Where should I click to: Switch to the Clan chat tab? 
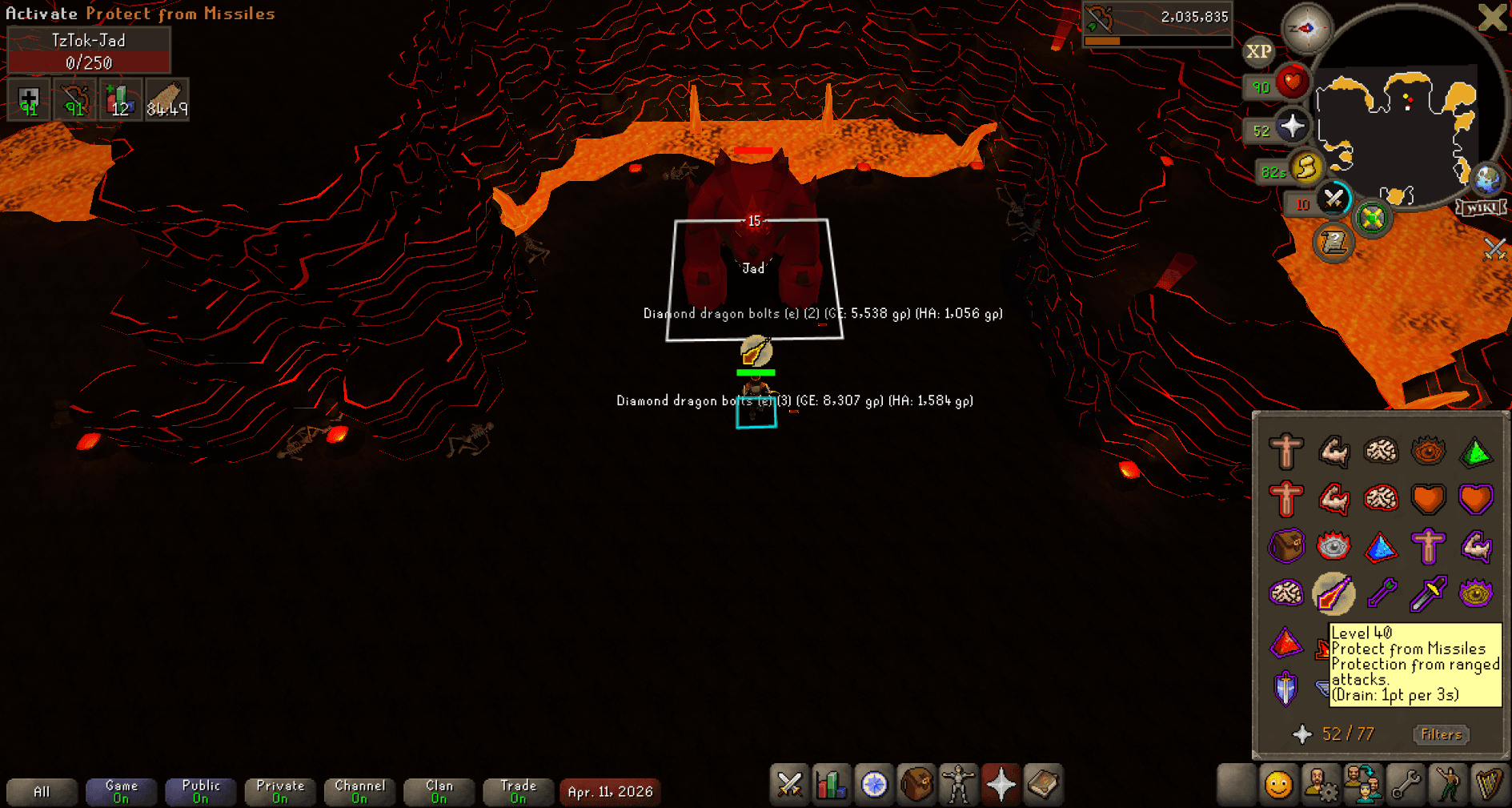[x=439, y=791]
